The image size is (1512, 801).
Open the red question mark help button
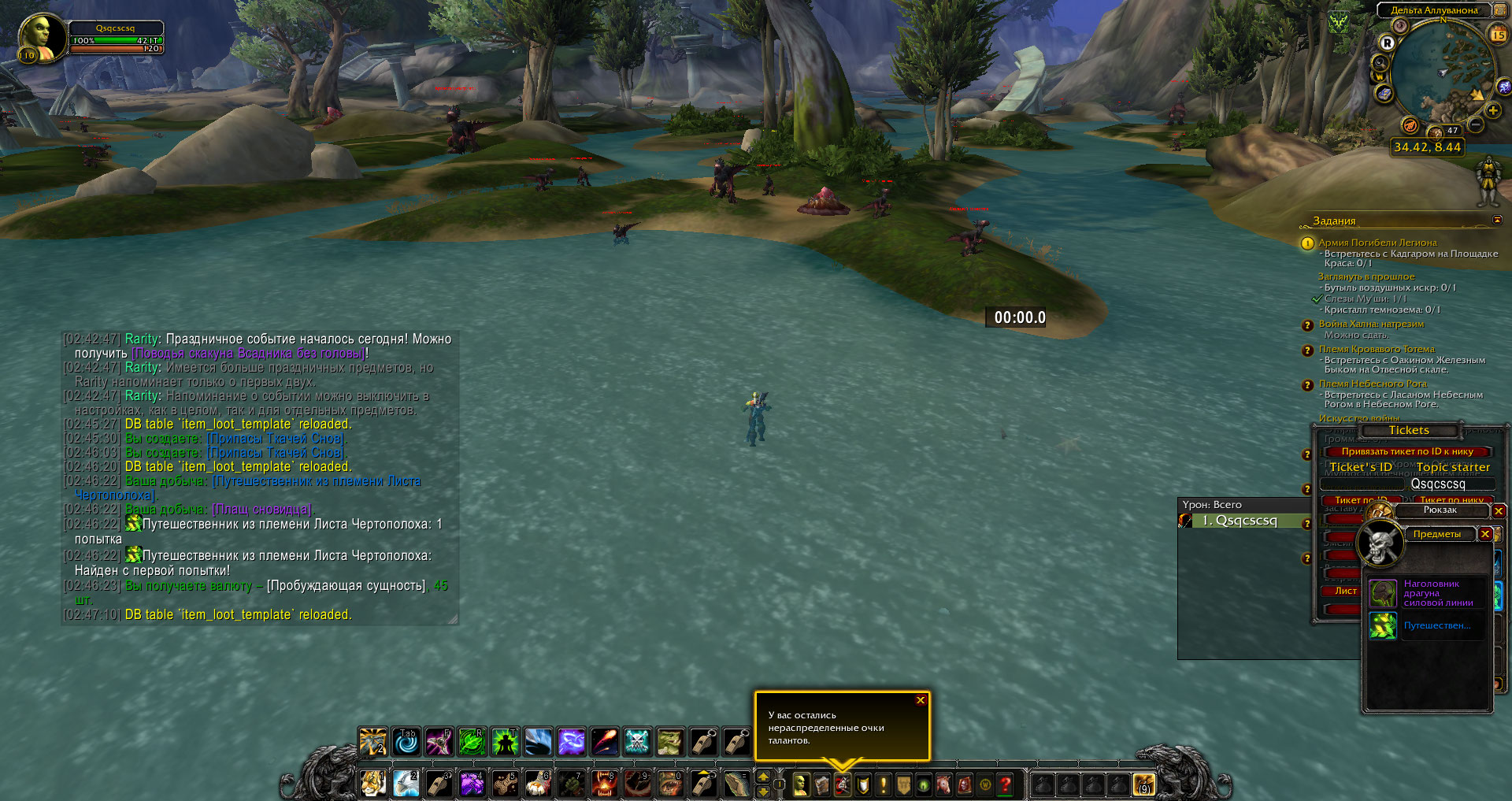(1006, 784)
